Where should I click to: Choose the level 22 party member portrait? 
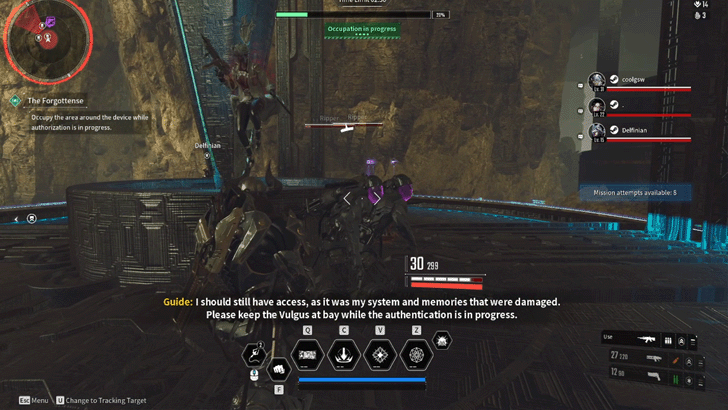coord(597,106)
